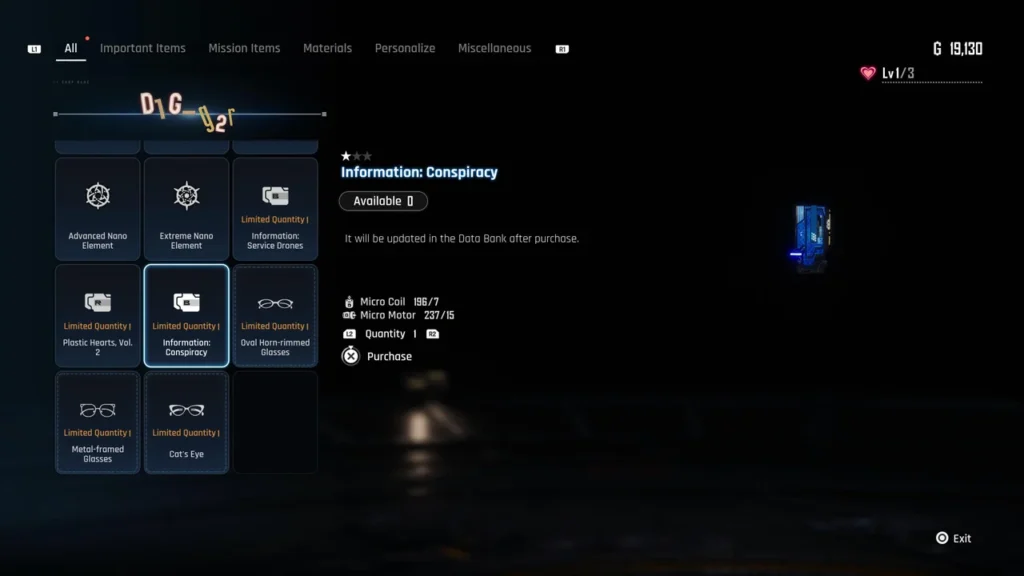Switch to the All tab

[x=70, y=48]
